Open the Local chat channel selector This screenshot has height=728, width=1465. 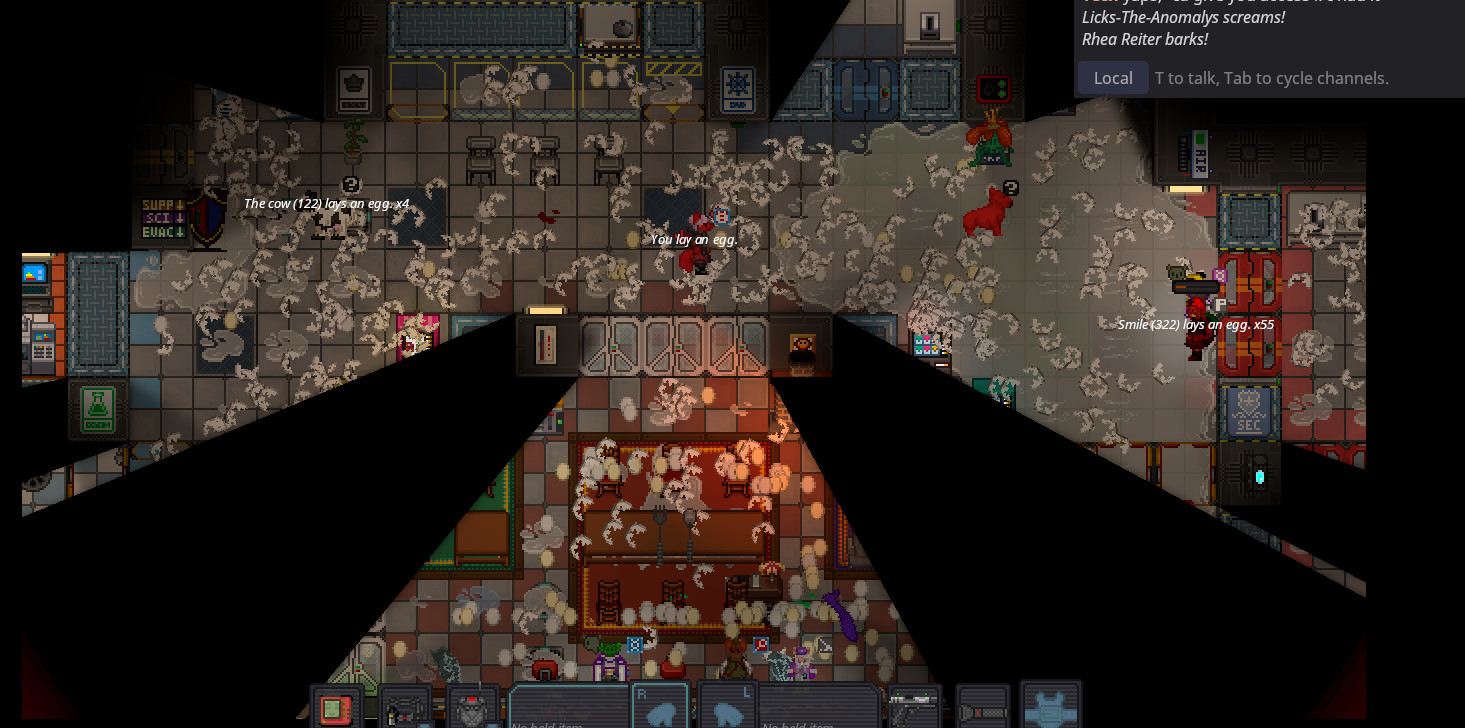click(1113, 78)
